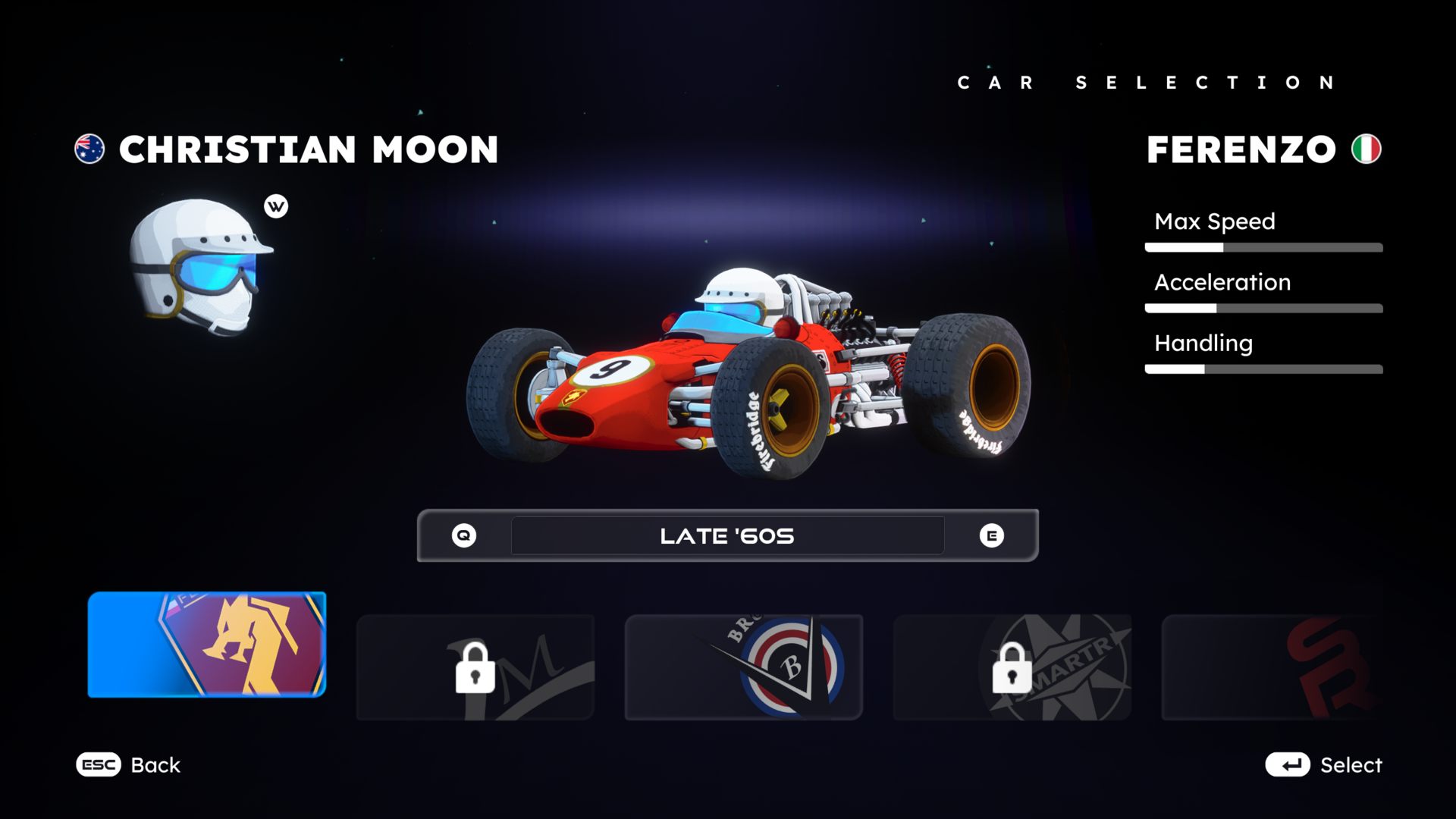Switch to the previous era in the selector

[464, 535]
